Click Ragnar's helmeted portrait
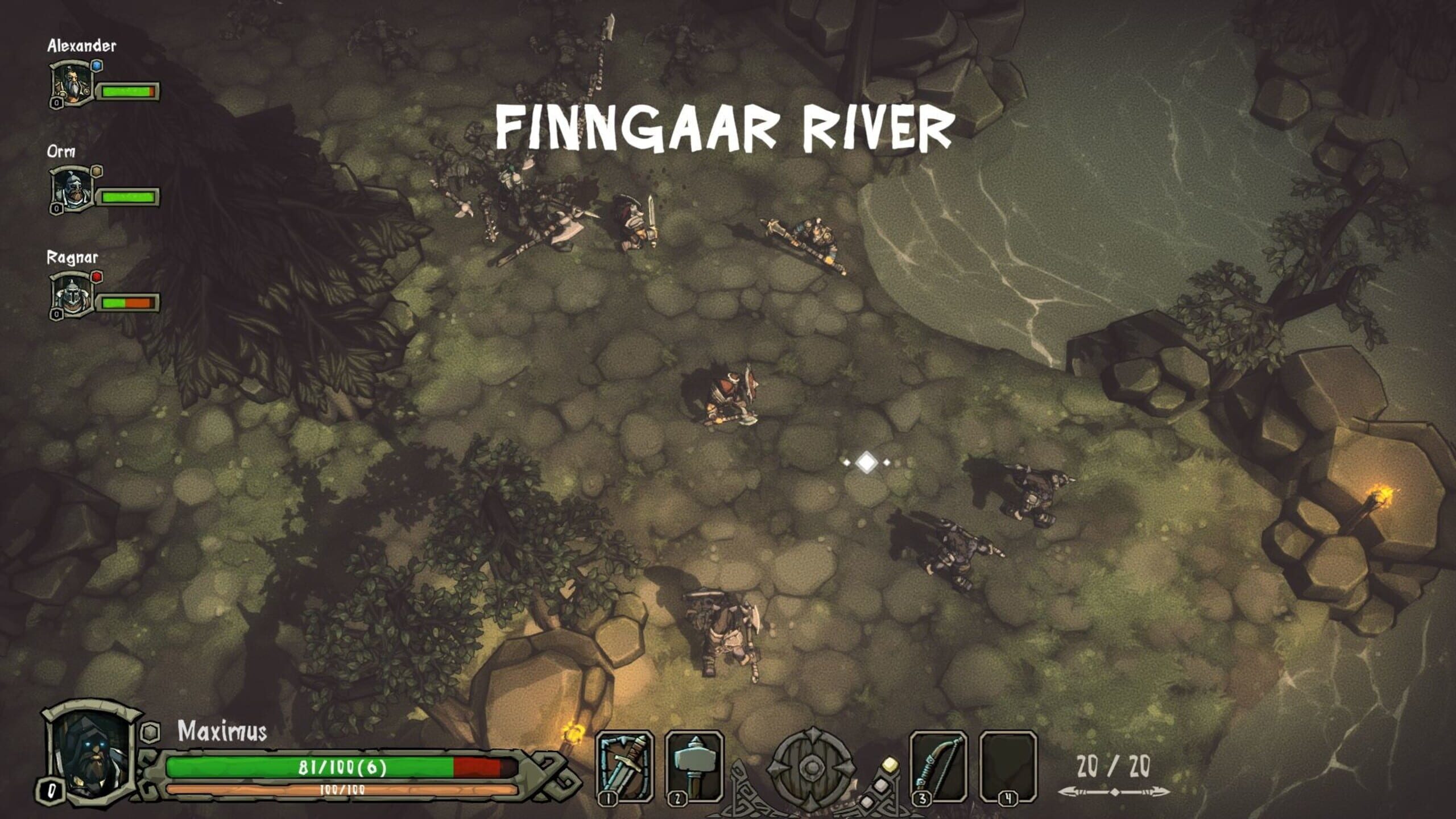Viewport: 1456px width, 819px height. click(73, 296)
